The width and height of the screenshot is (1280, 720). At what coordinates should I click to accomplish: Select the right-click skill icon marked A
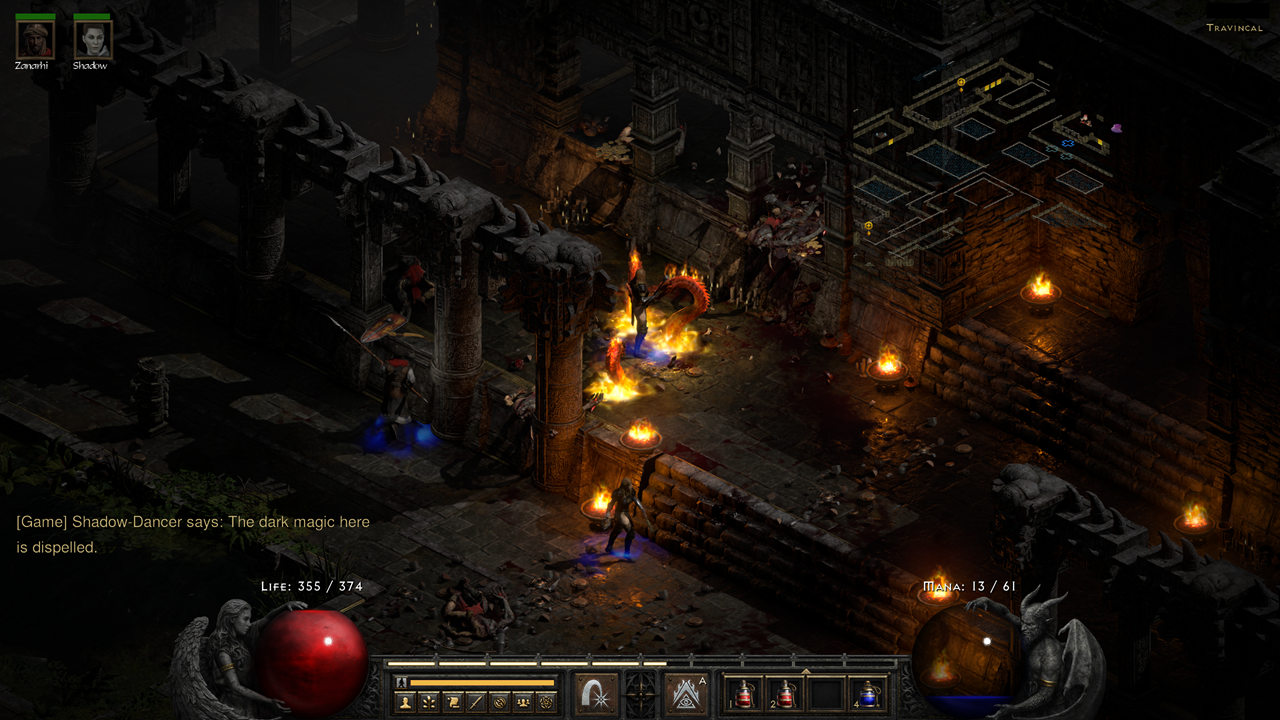tap(686, 694)
